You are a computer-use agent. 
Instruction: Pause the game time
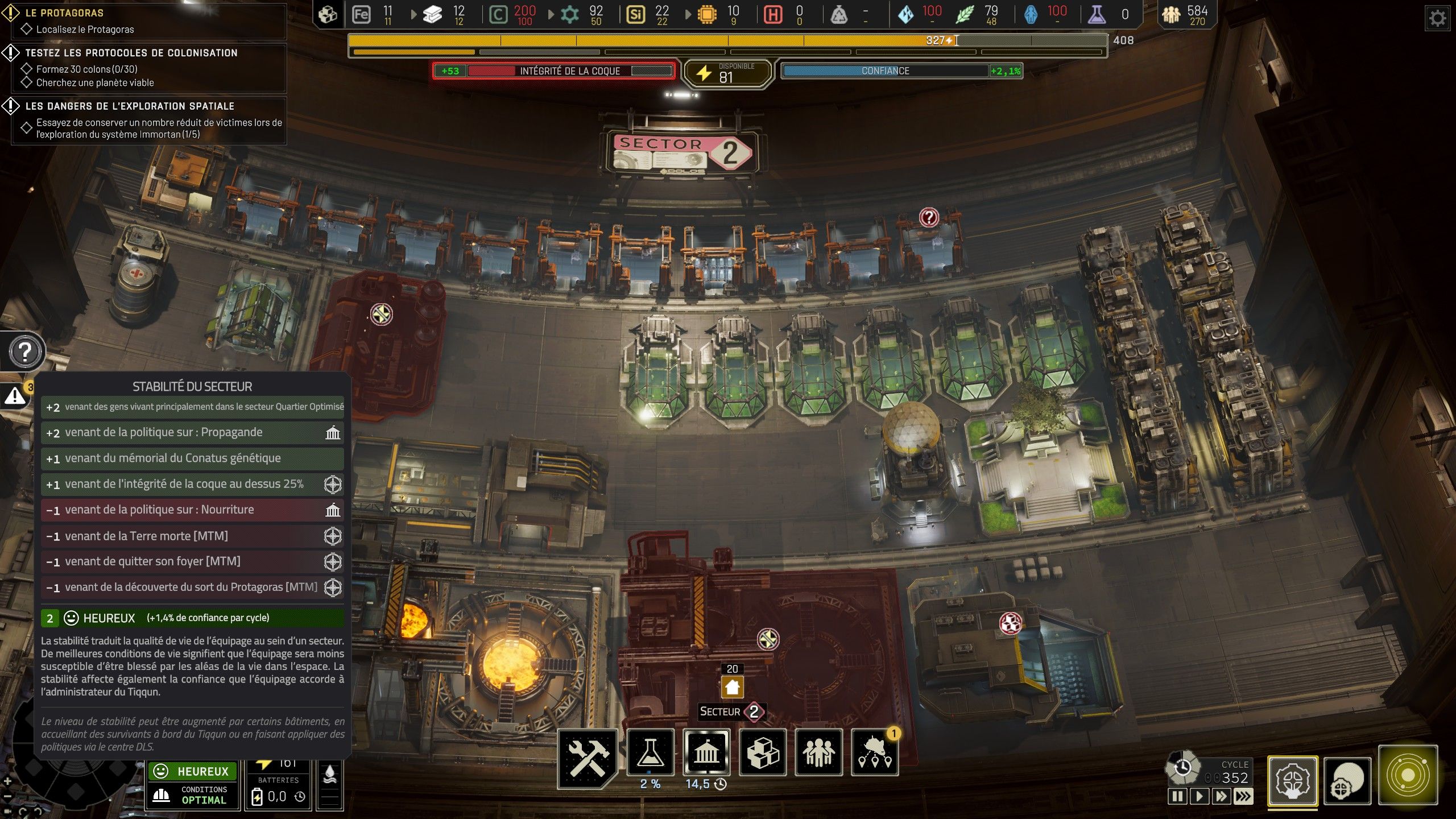coord(1177,796)
